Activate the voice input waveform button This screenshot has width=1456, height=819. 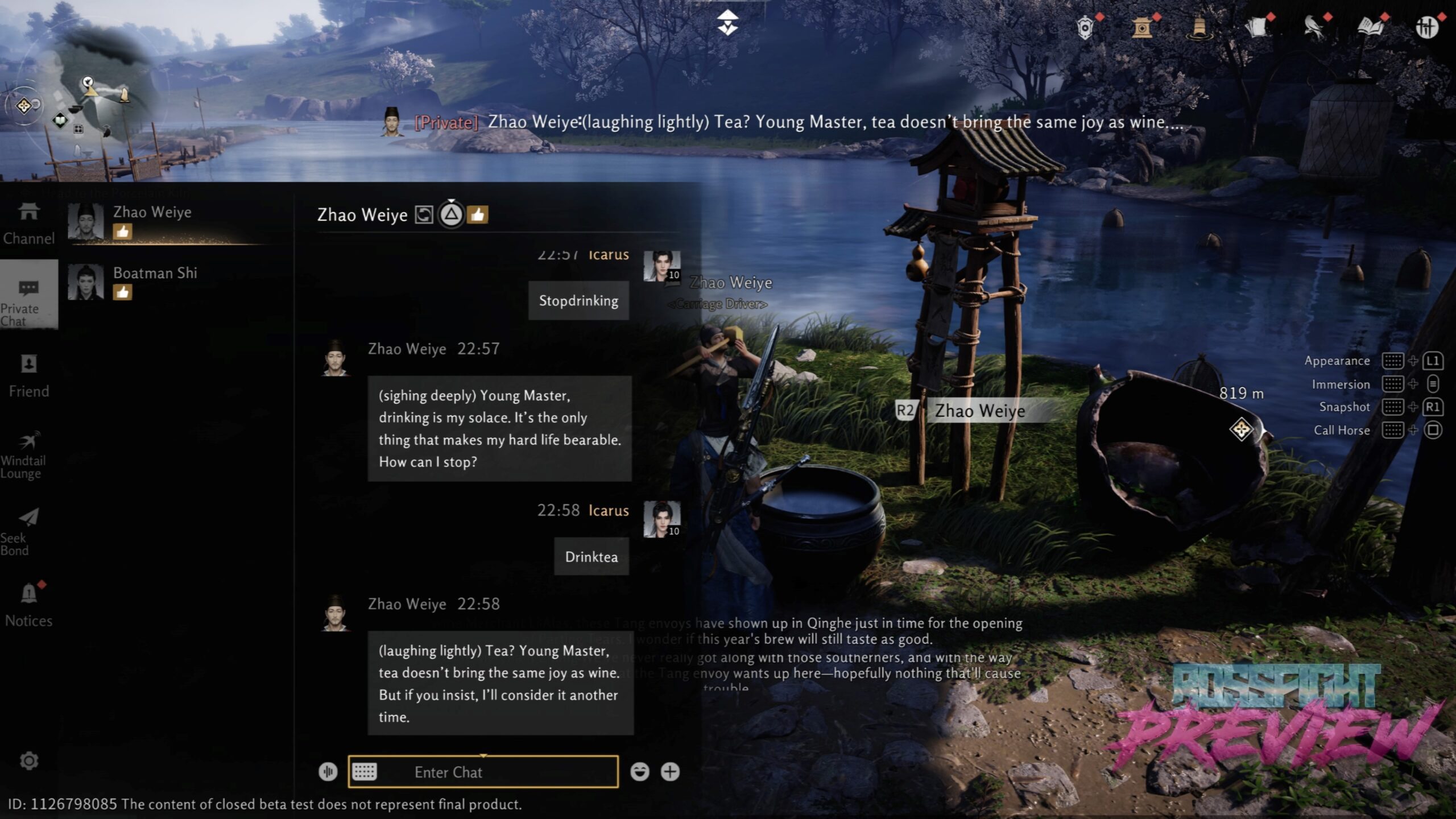coord(328,772)
